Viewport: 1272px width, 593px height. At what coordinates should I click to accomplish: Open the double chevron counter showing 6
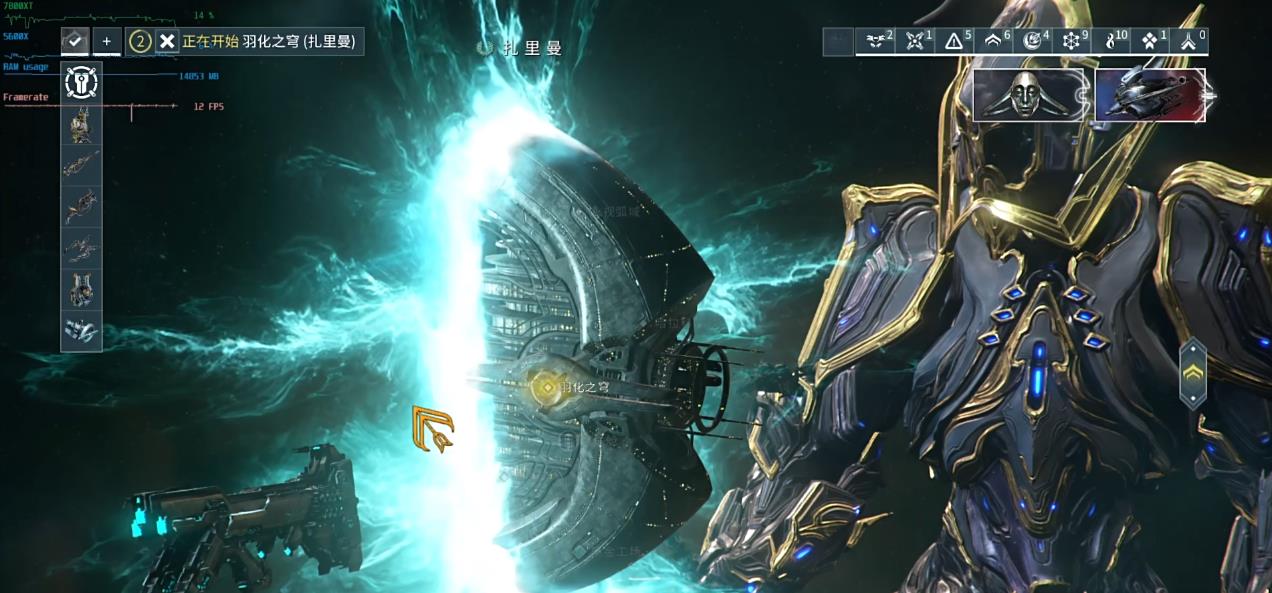point(994,41)
